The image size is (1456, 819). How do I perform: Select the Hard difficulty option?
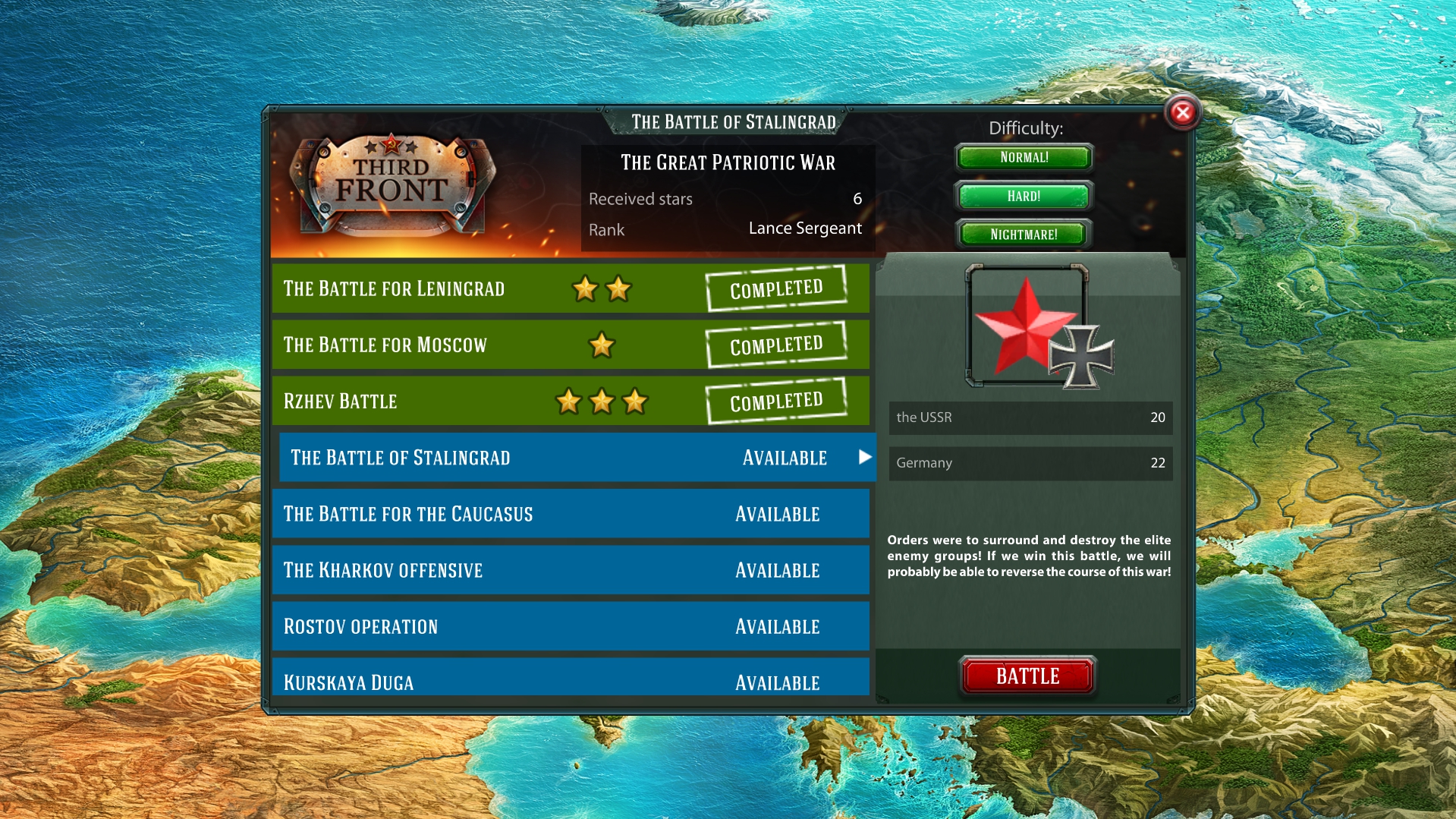pyautogui.click(x=1024, y=196)
